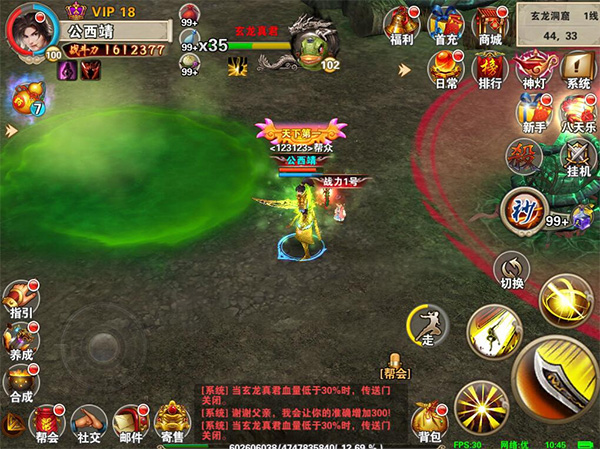
Task: Open the 寄售 consignment market
Action: (173, 422)
